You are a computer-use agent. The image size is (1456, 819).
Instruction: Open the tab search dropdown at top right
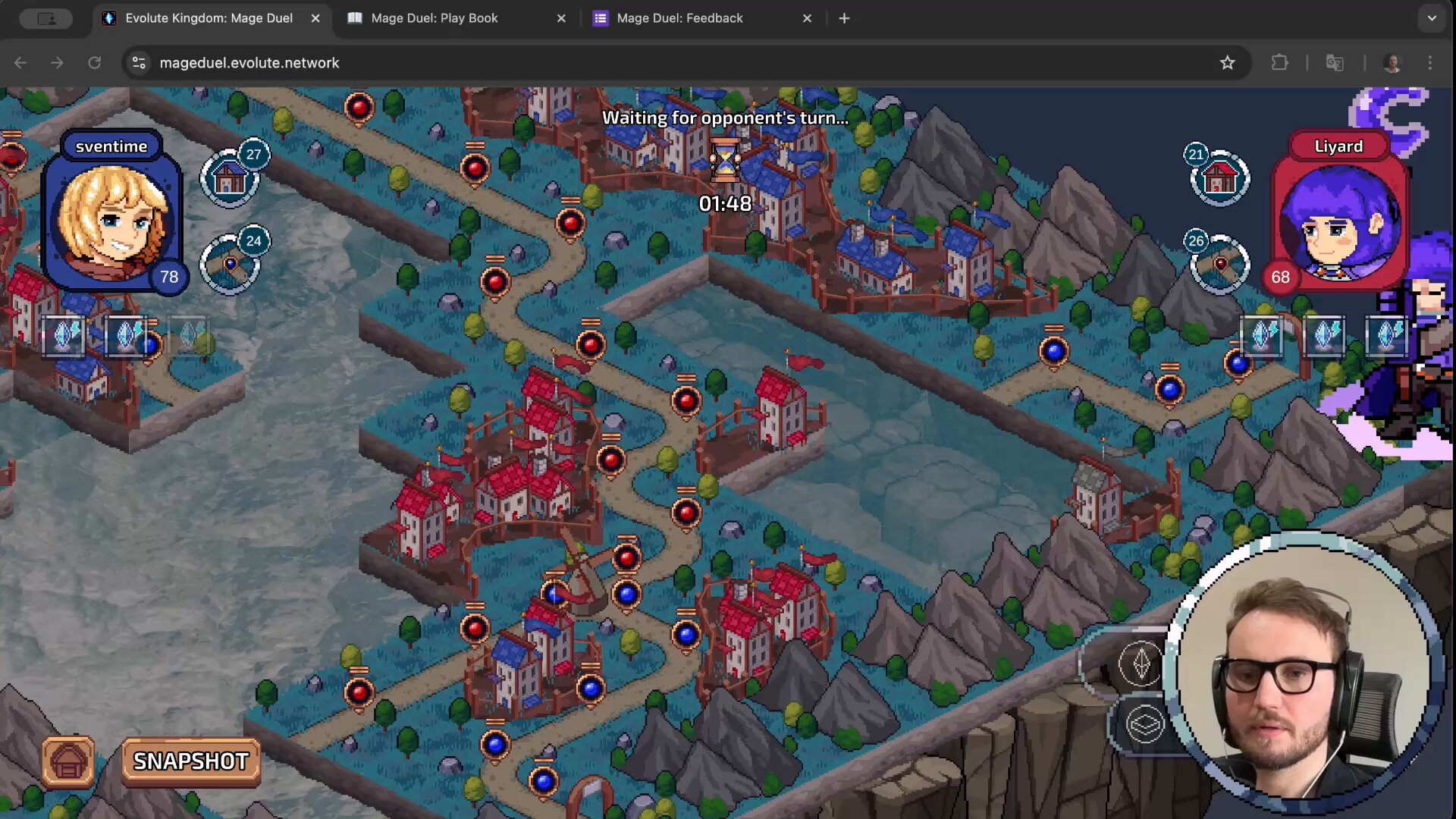[x=1432, y=18]
